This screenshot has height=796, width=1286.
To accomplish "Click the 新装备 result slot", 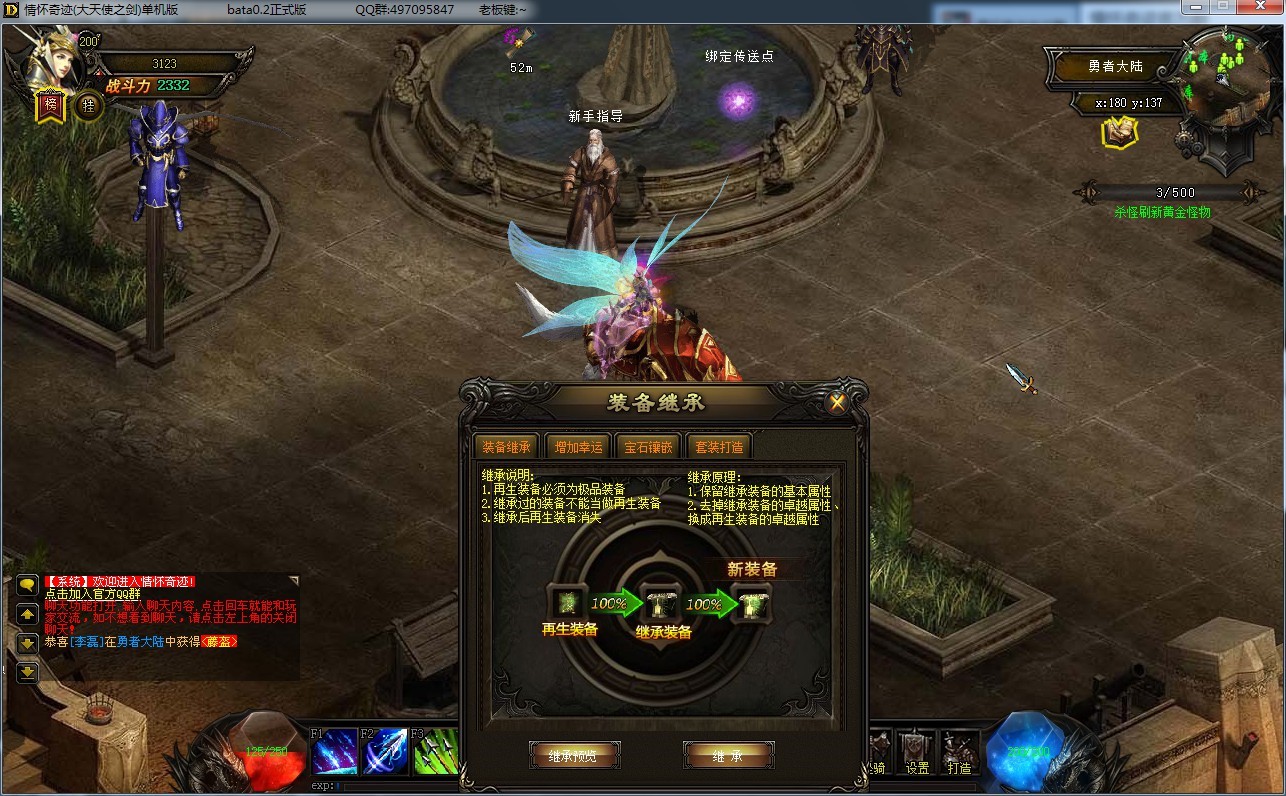I will tap(750, 603).
